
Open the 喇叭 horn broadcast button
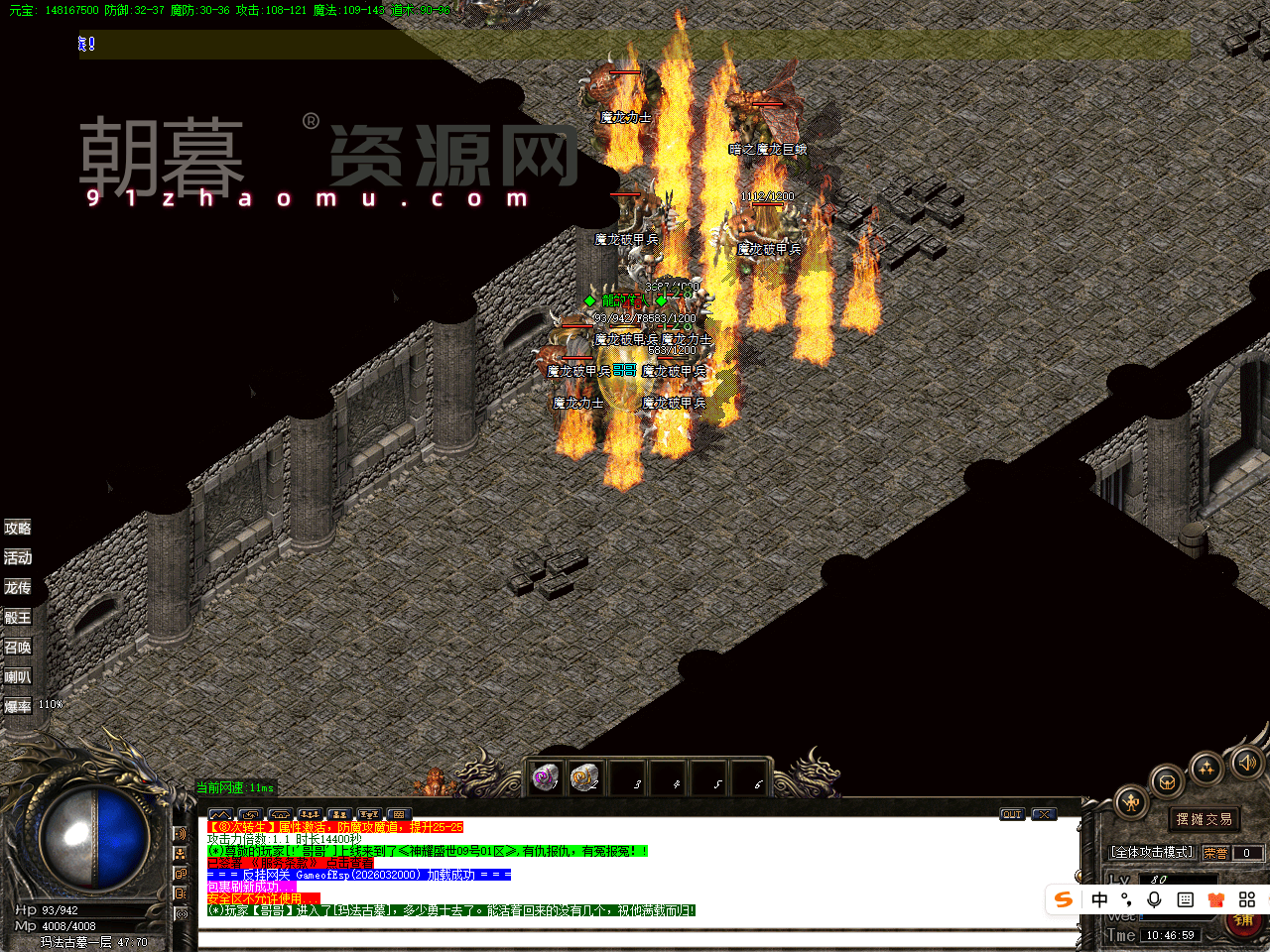[18, 677]
